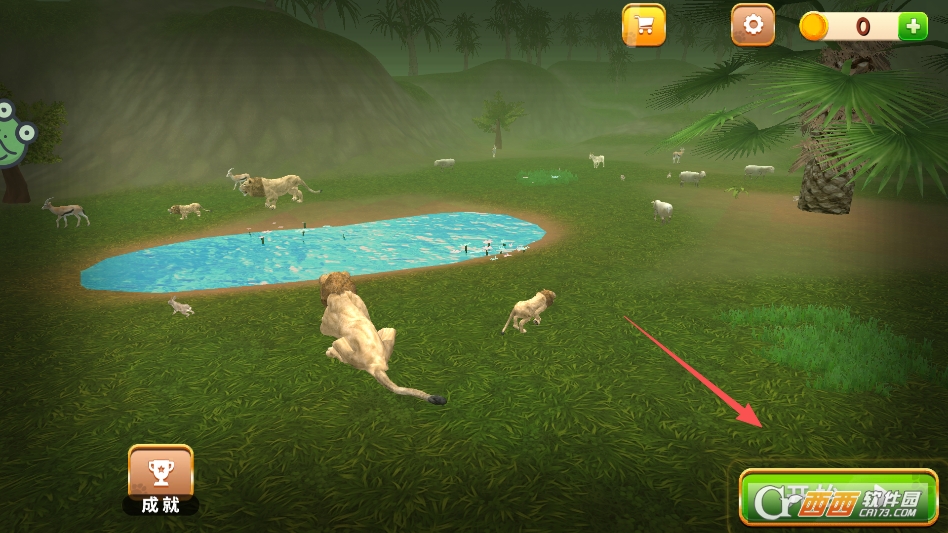The image size is (948, 533).
Task: Open the 成就 achievements trophy
Action: 160,473
